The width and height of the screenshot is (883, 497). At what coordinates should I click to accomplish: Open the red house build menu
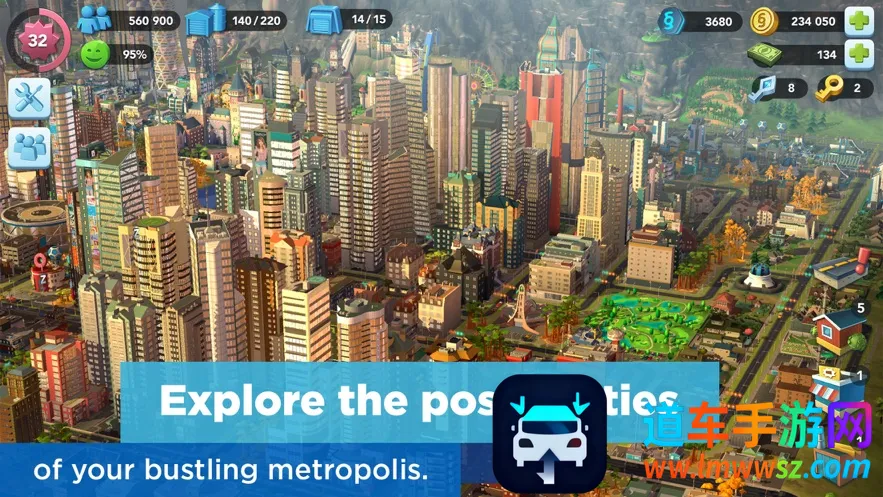click(x=836, y=331)
